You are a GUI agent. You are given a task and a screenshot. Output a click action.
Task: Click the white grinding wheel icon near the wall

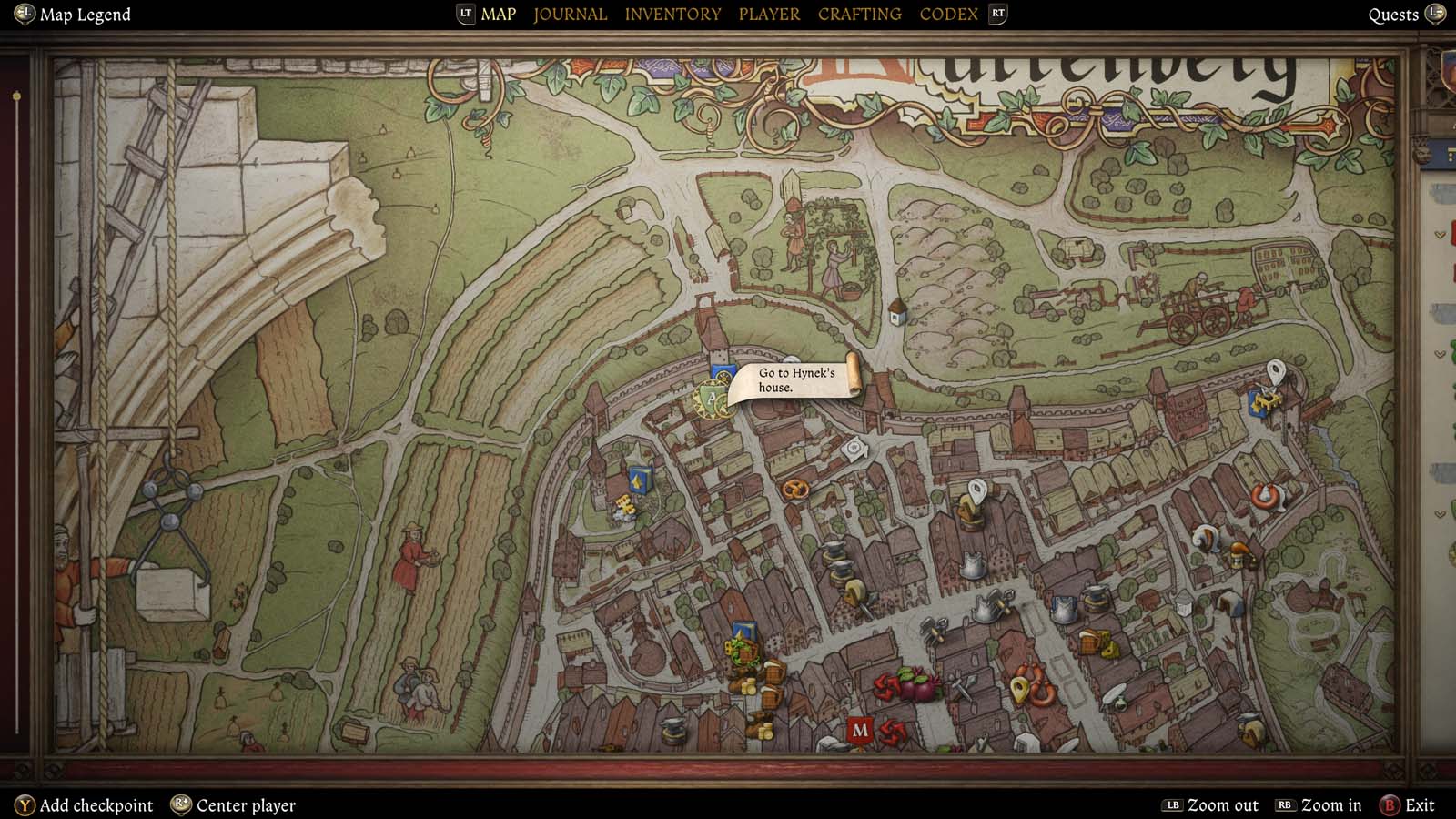853,446
